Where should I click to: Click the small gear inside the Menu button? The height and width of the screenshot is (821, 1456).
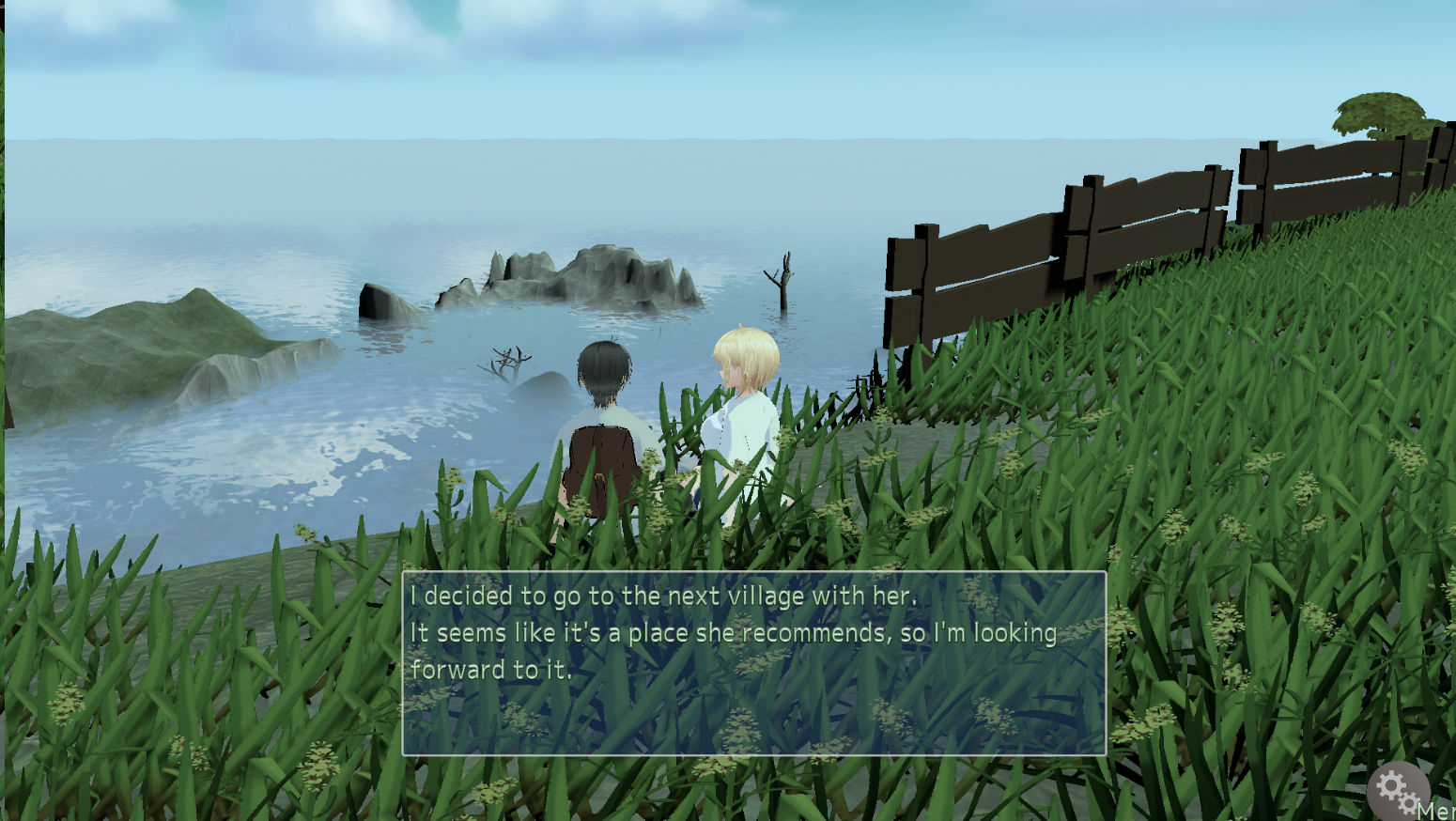[x=1408, y=804]
